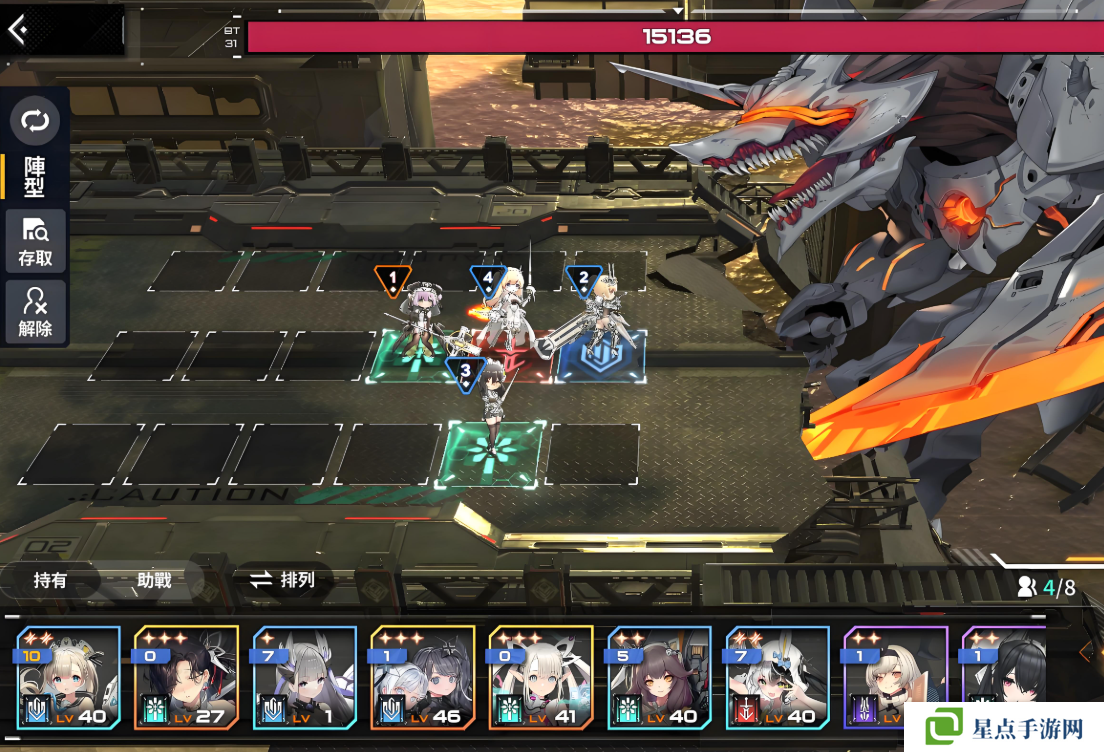Pick the LV 41 white-haired character card

(x=540, y=677)
